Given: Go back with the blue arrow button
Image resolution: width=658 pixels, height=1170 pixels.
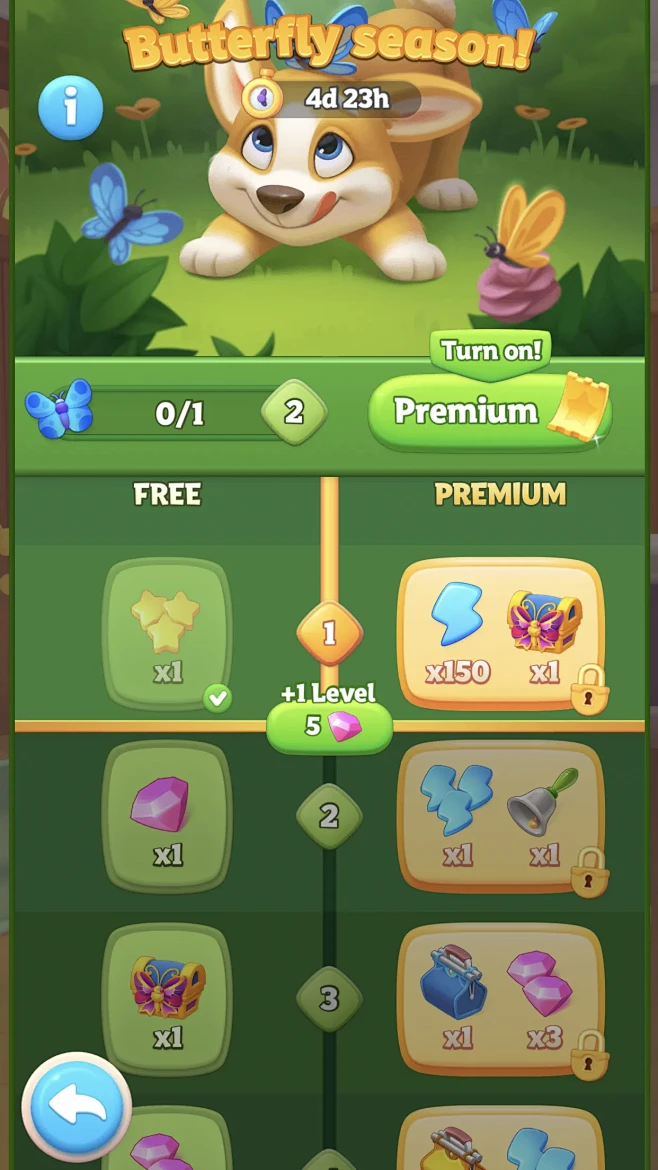Looking at the screenshot, I should click(77, 1108).
